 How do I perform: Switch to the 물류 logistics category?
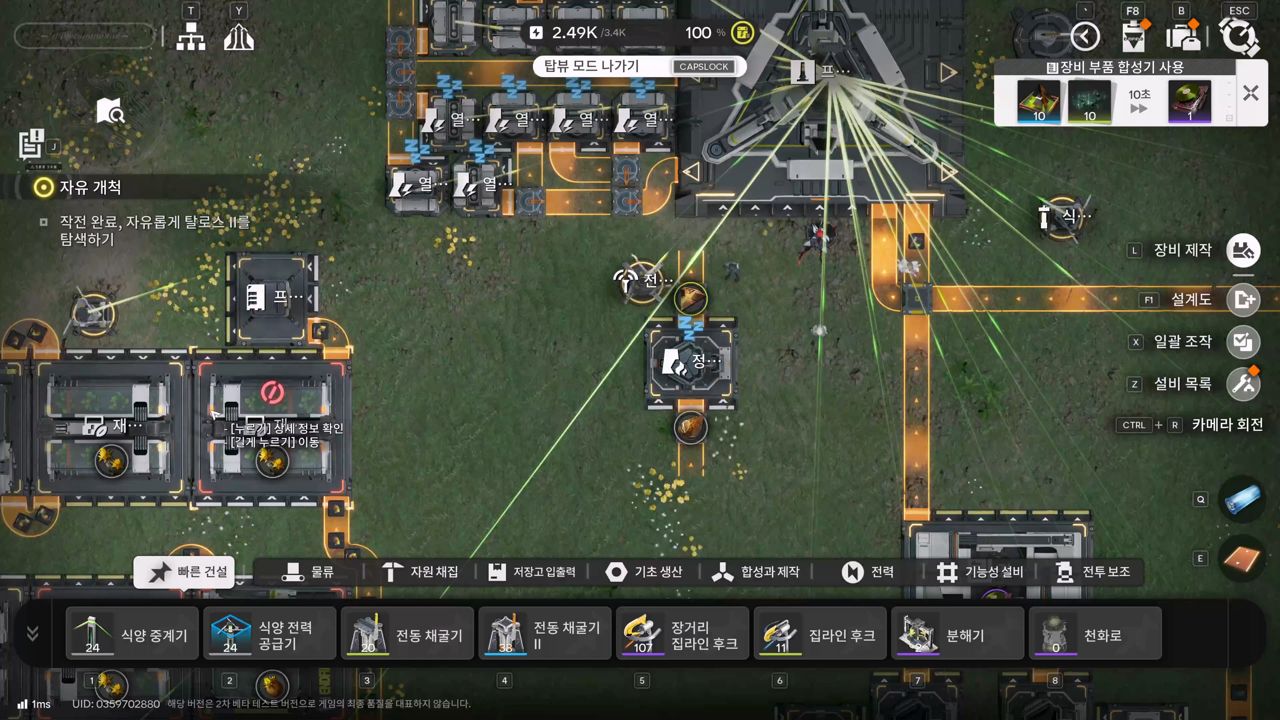pyautogui.click(x=308, y=572)
